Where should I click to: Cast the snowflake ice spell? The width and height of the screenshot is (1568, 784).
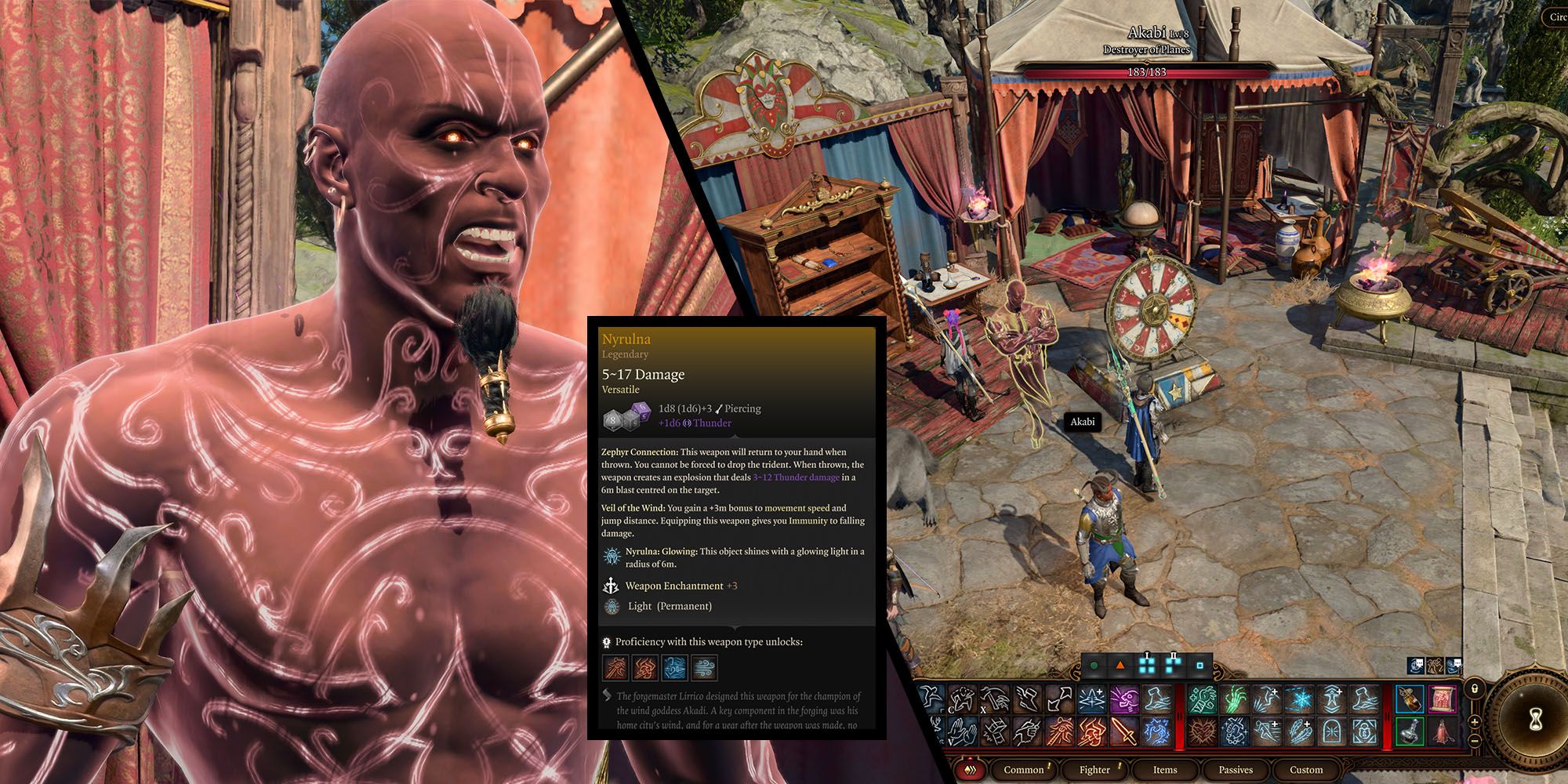click(x=1299, y=699)
